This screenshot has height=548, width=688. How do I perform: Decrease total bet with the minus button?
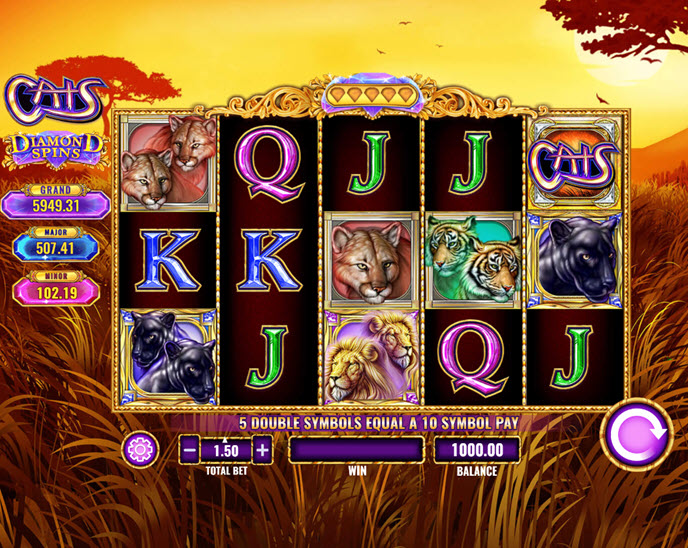click(190, 450)
